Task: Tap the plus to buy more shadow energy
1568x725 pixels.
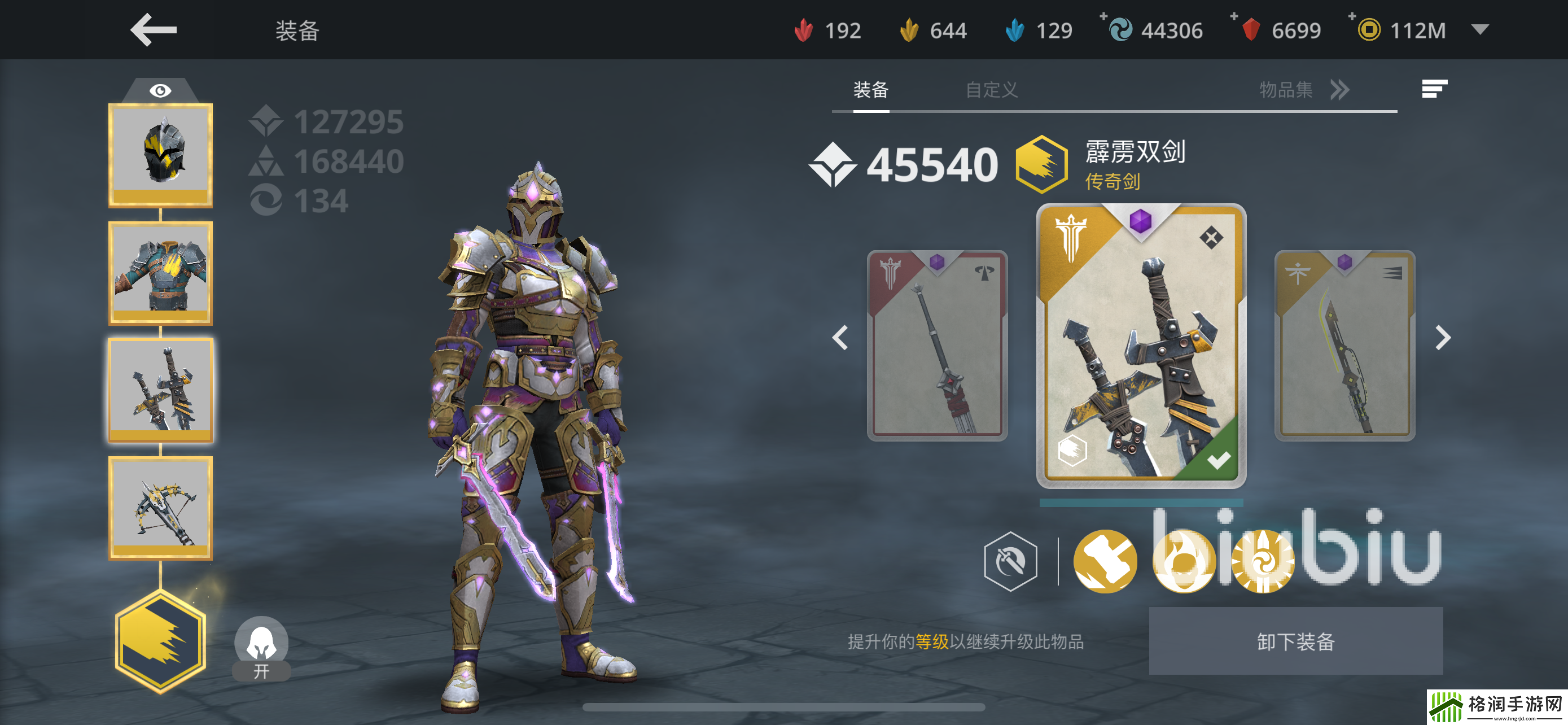Action: (1105, 18)
